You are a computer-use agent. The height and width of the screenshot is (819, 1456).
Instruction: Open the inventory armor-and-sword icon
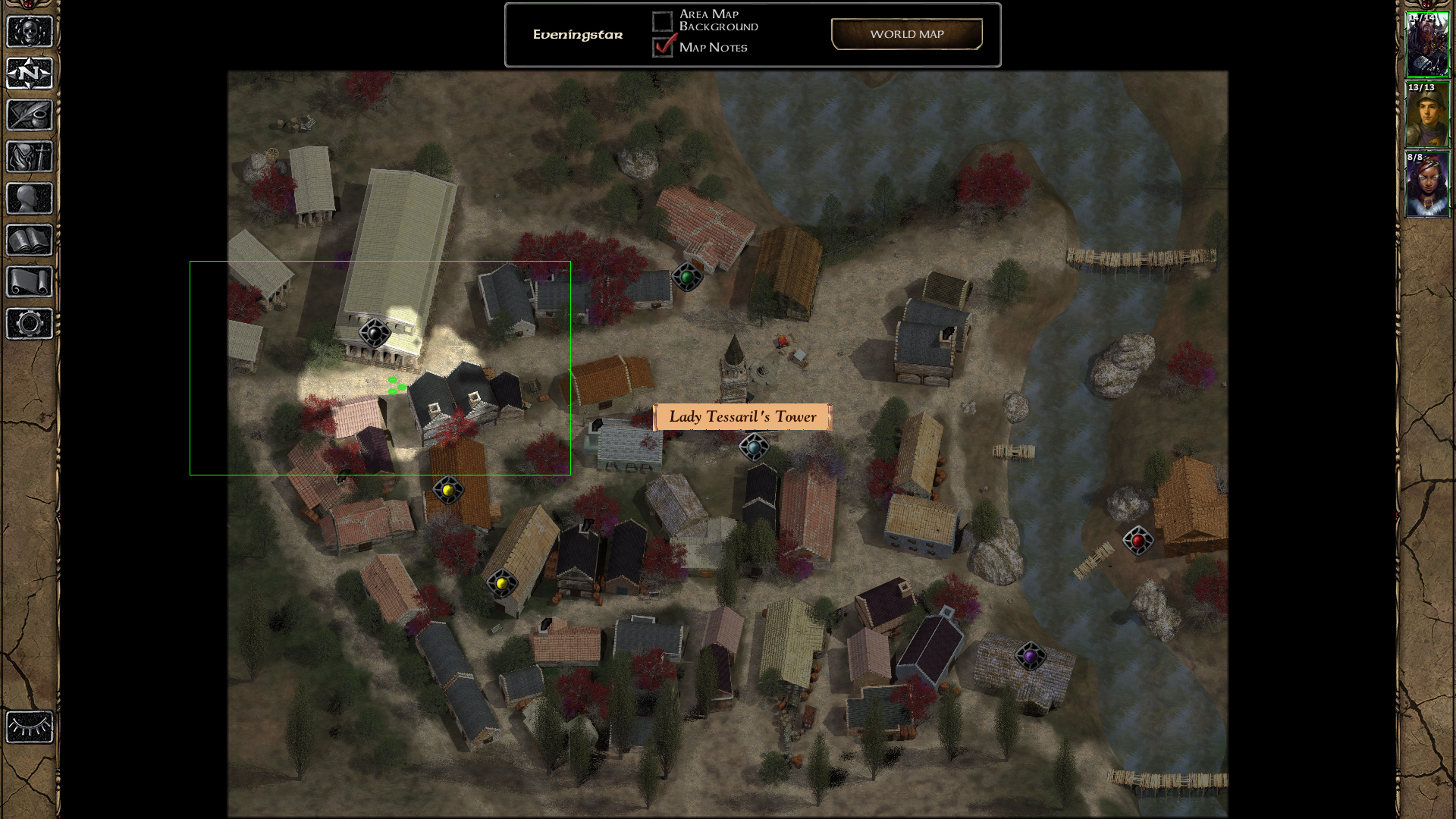pyautogui.click(x=30, y=157)
